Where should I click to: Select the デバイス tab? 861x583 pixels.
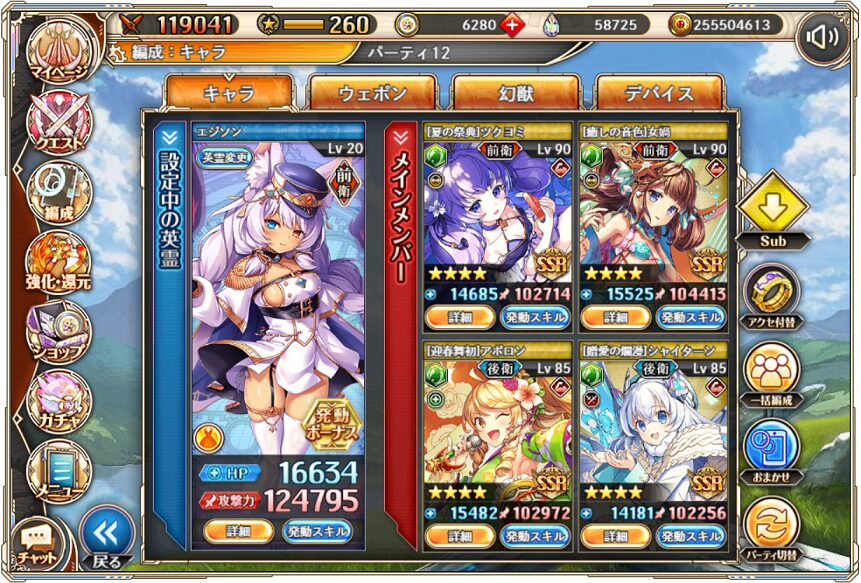coord(660,94)
